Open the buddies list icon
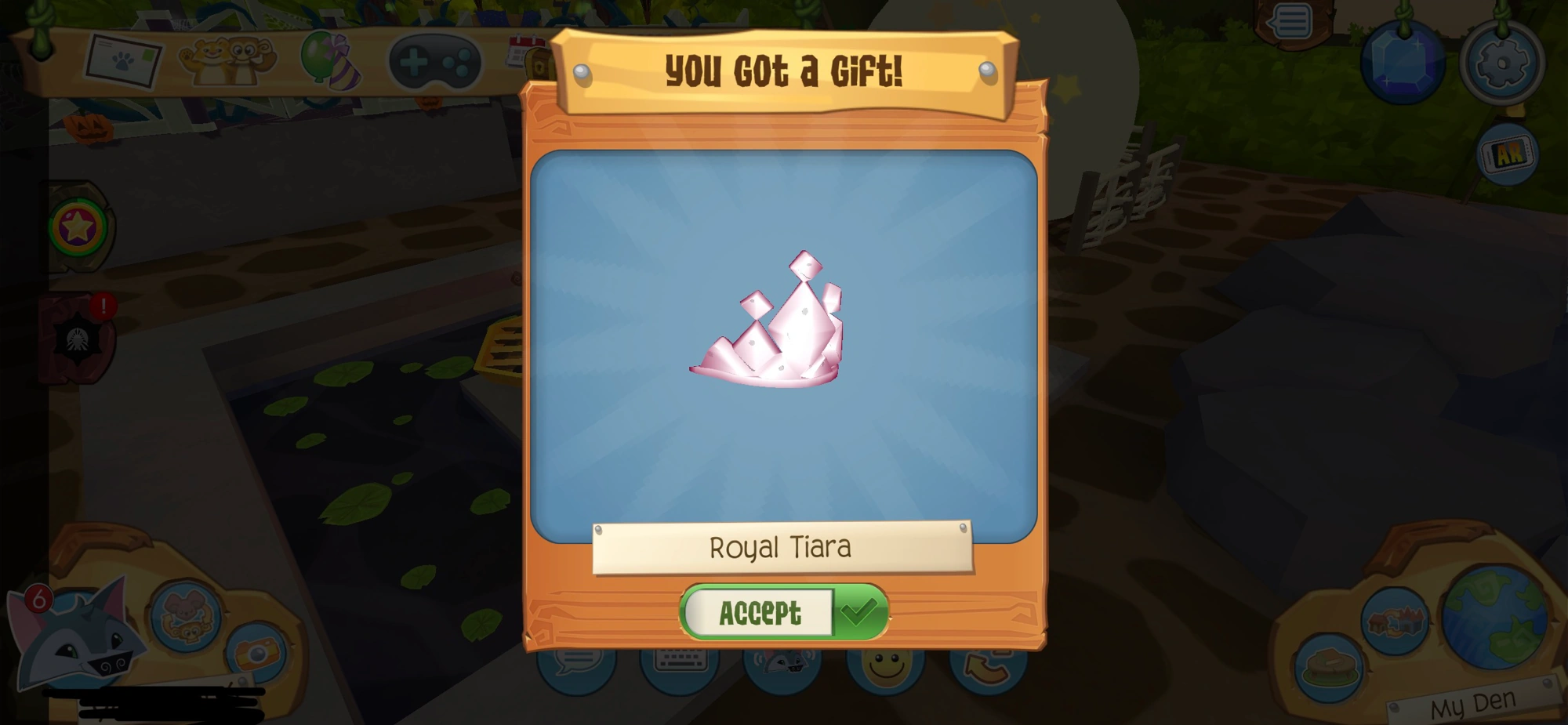The image size is (1568, 725). pos(227,59)
